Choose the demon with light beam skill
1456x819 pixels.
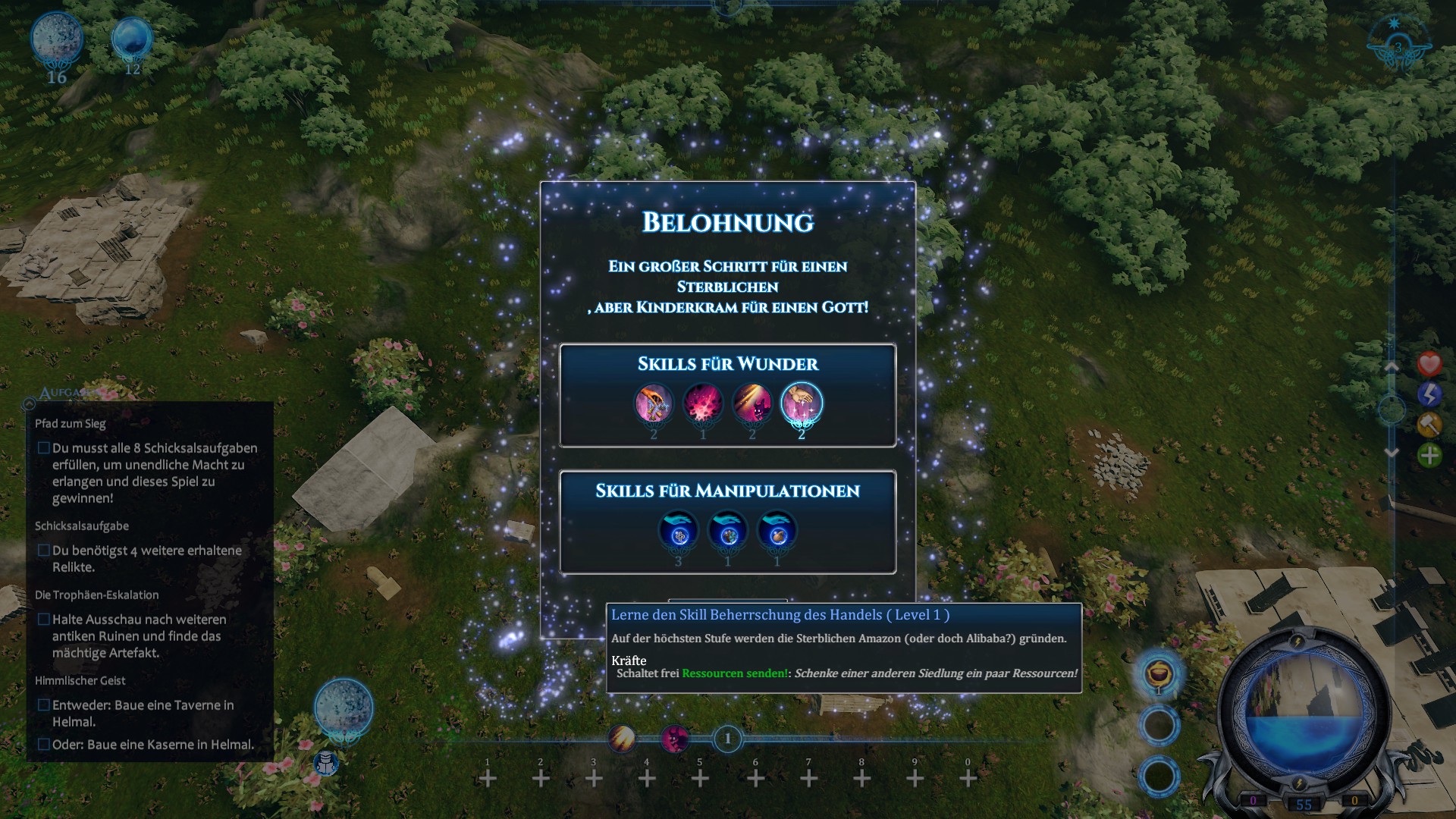[x=752, y=403]
